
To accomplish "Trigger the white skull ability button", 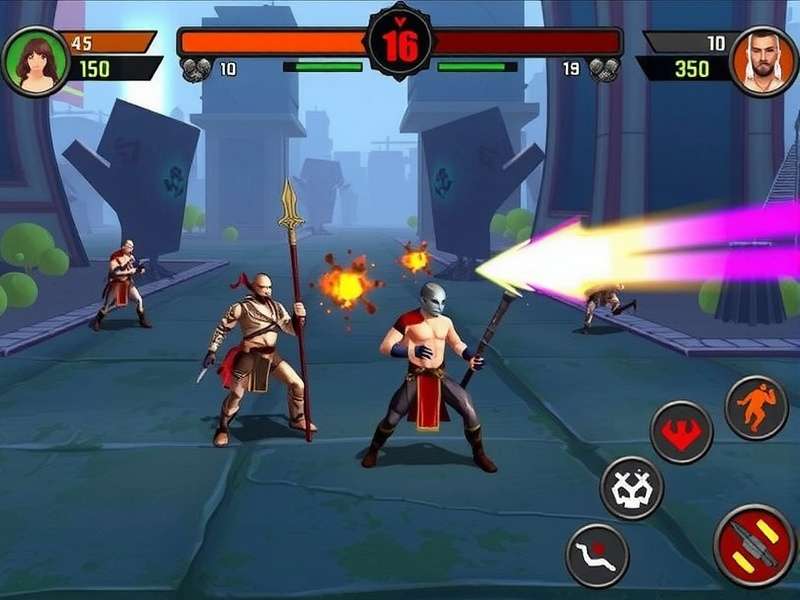I will pos(631,488).
